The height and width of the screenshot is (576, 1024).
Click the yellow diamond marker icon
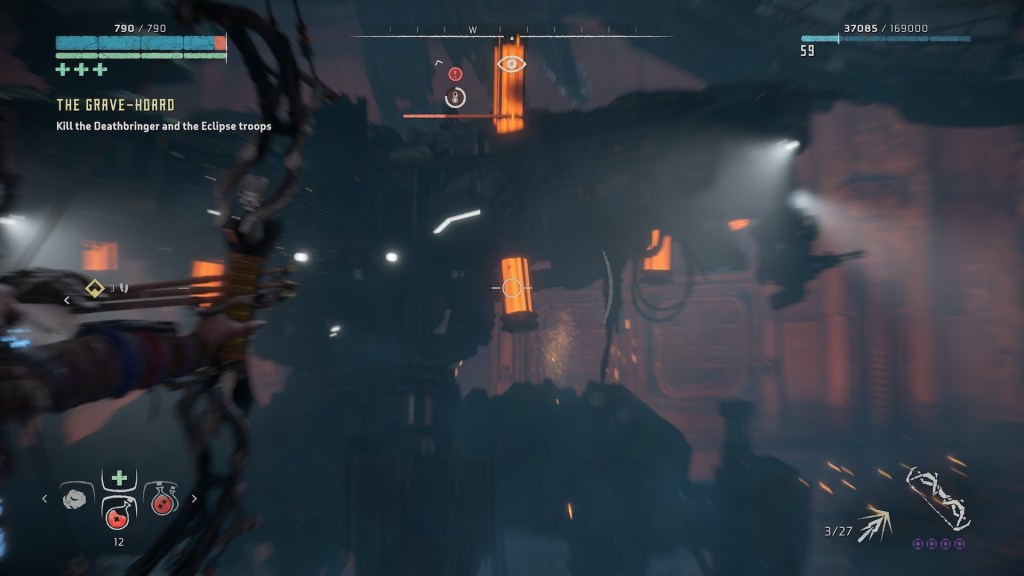[95, 288]
